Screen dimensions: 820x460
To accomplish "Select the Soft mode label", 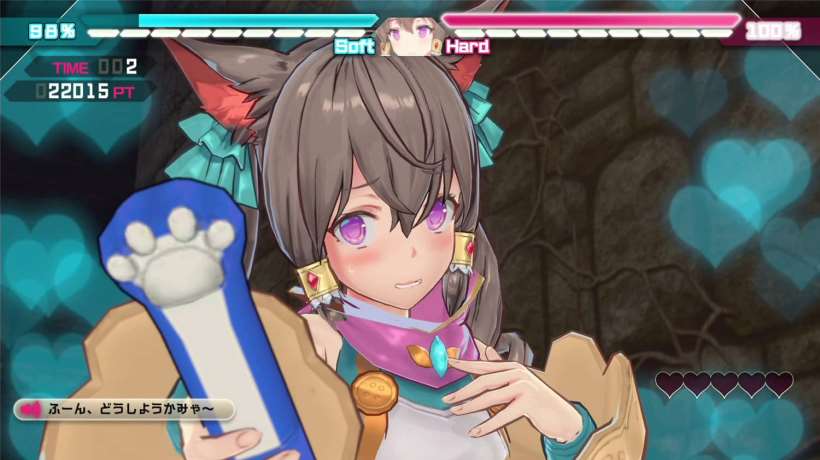I will 354,46.
